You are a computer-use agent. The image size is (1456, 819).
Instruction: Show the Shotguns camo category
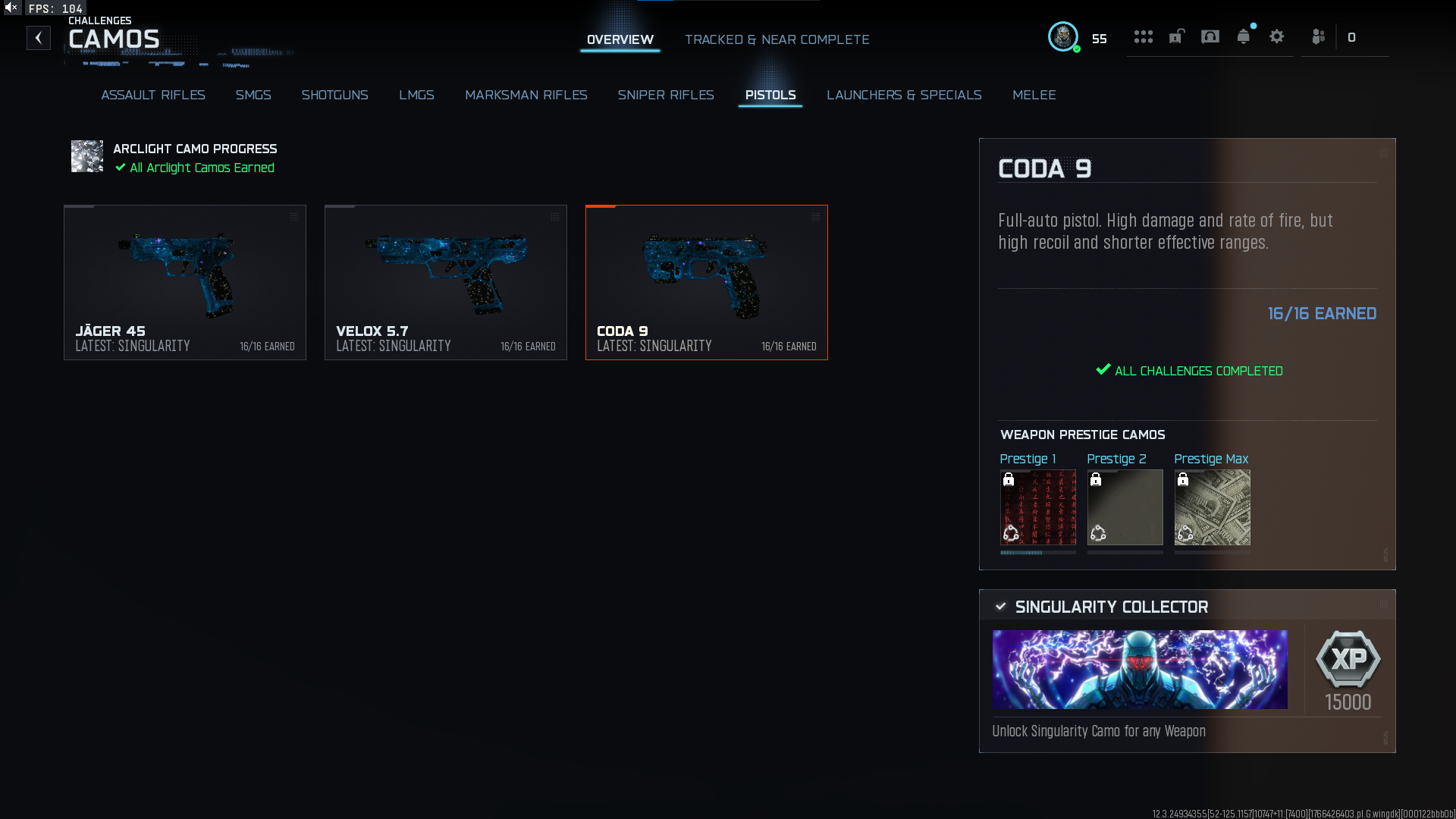(x=334, y=95)
